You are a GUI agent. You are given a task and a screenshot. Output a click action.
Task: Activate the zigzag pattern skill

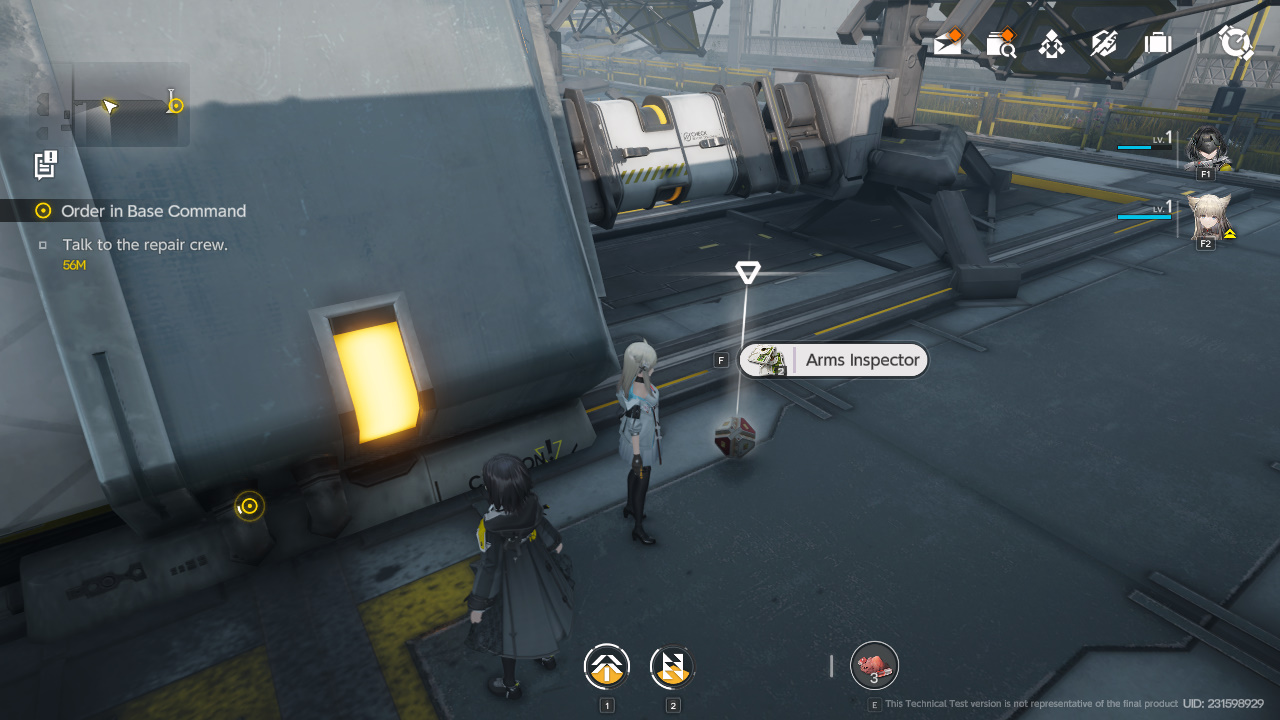672,667
